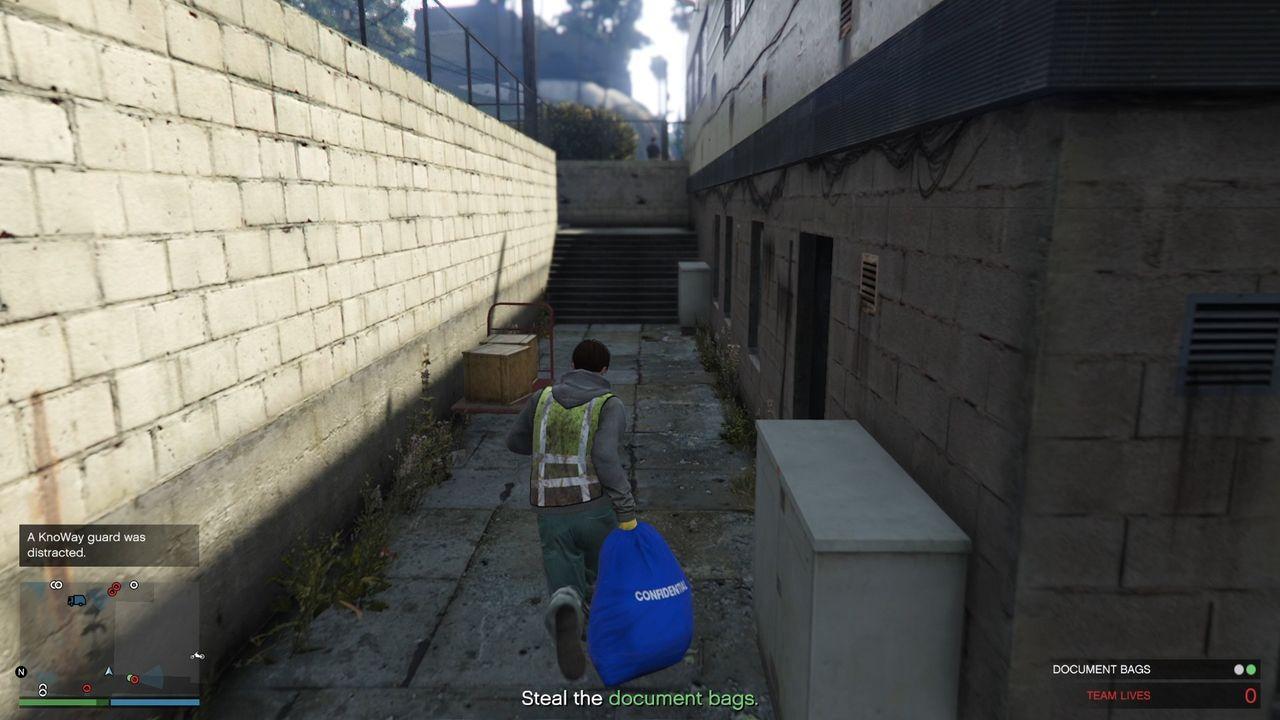Click the blue truck icon on the minimap
Screen dimensions: 1280x720
coord(76,600)
